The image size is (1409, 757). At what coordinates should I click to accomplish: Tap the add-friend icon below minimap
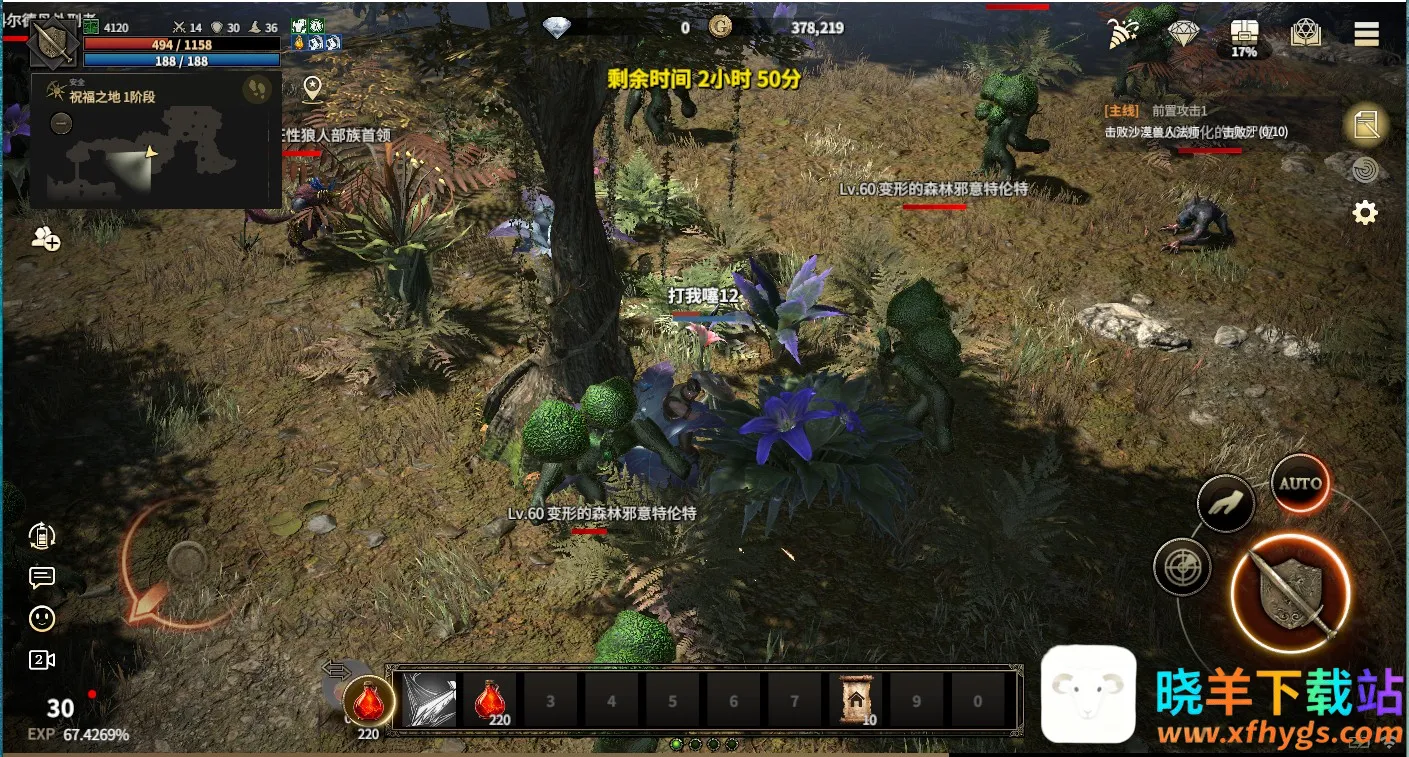coord(45,240)
